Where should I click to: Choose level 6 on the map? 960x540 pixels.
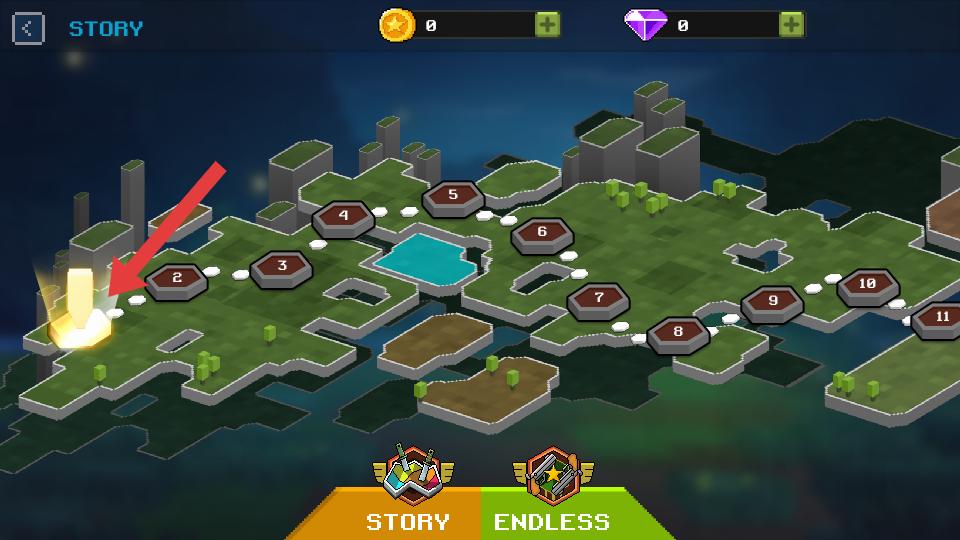542,233
